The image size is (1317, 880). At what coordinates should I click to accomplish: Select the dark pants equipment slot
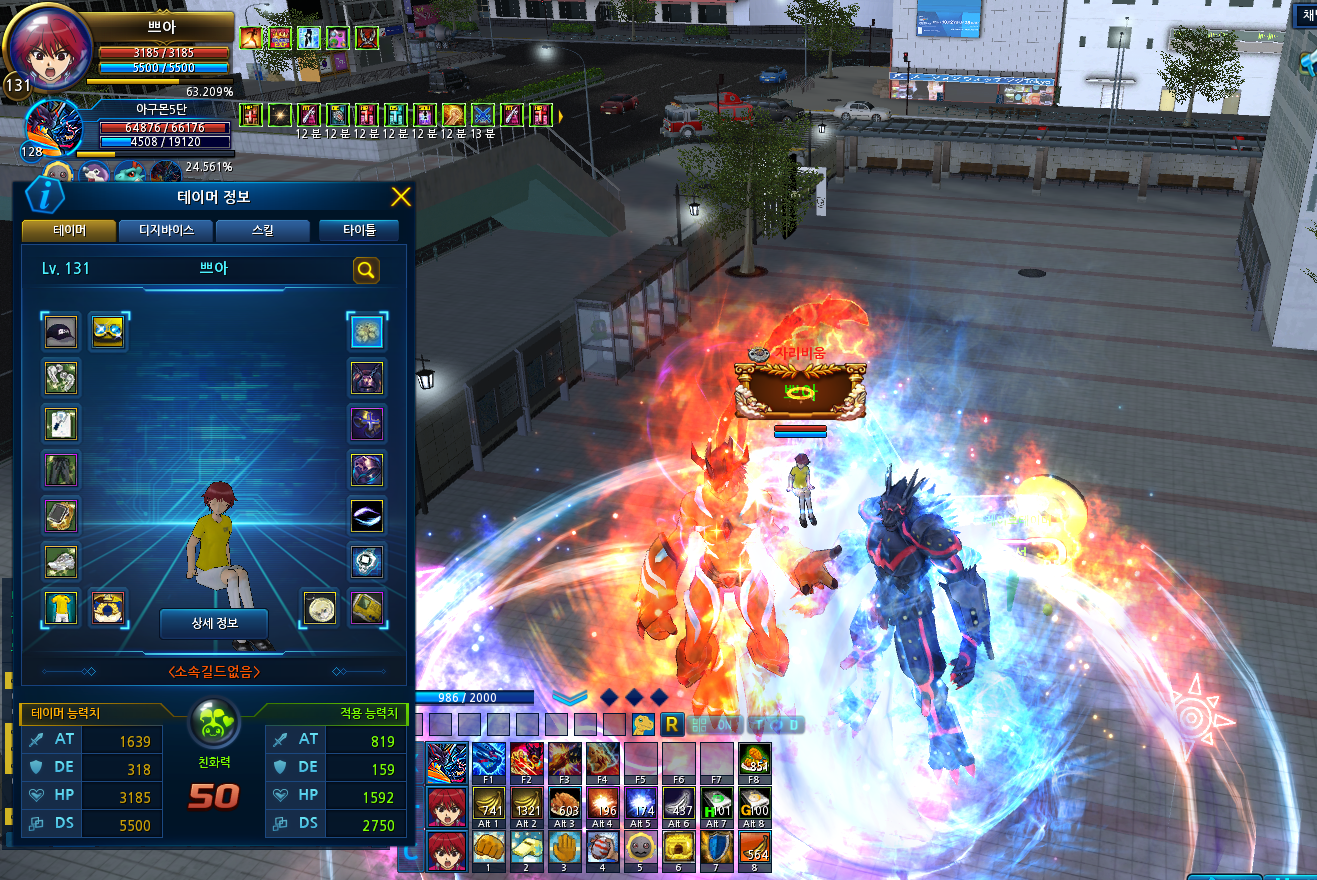click(61, 470)
